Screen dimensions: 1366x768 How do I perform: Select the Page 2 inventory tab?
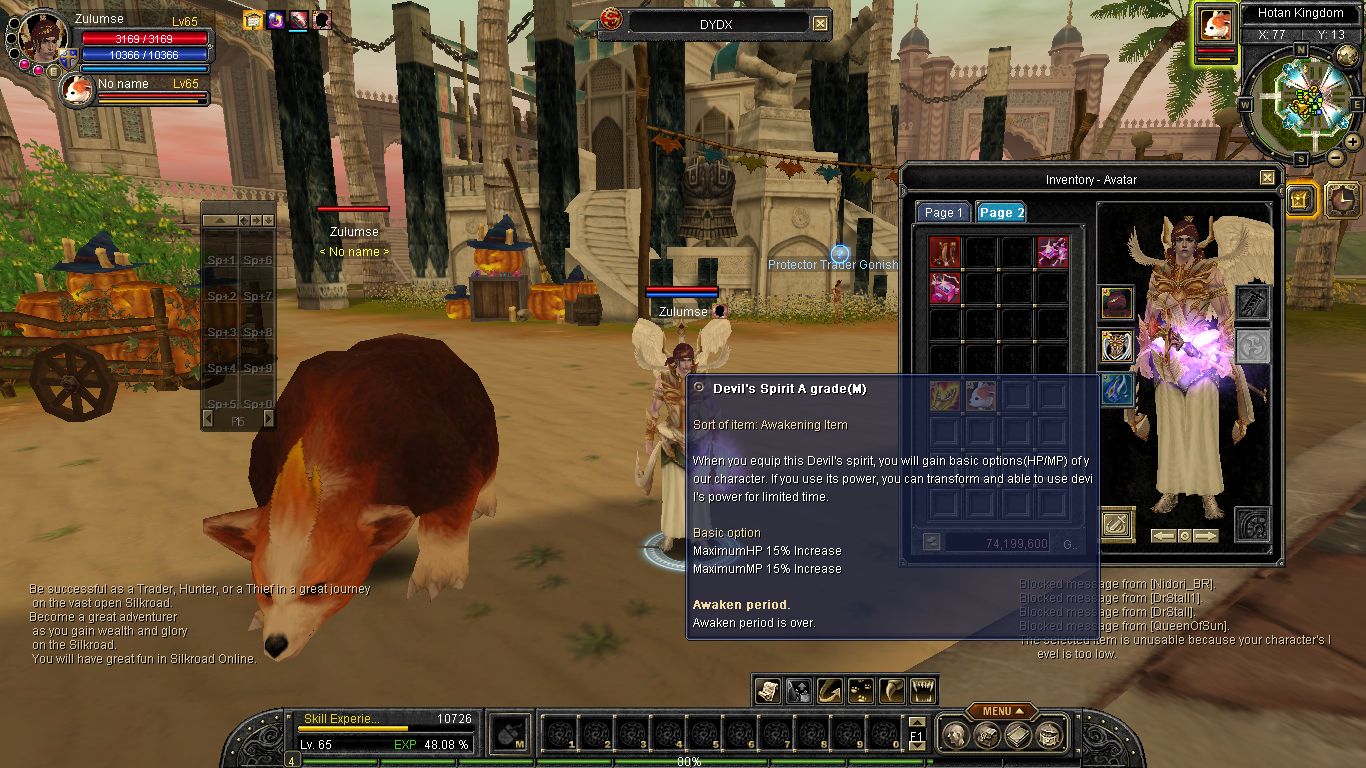pyautogui.click(x=1001, y=213)
